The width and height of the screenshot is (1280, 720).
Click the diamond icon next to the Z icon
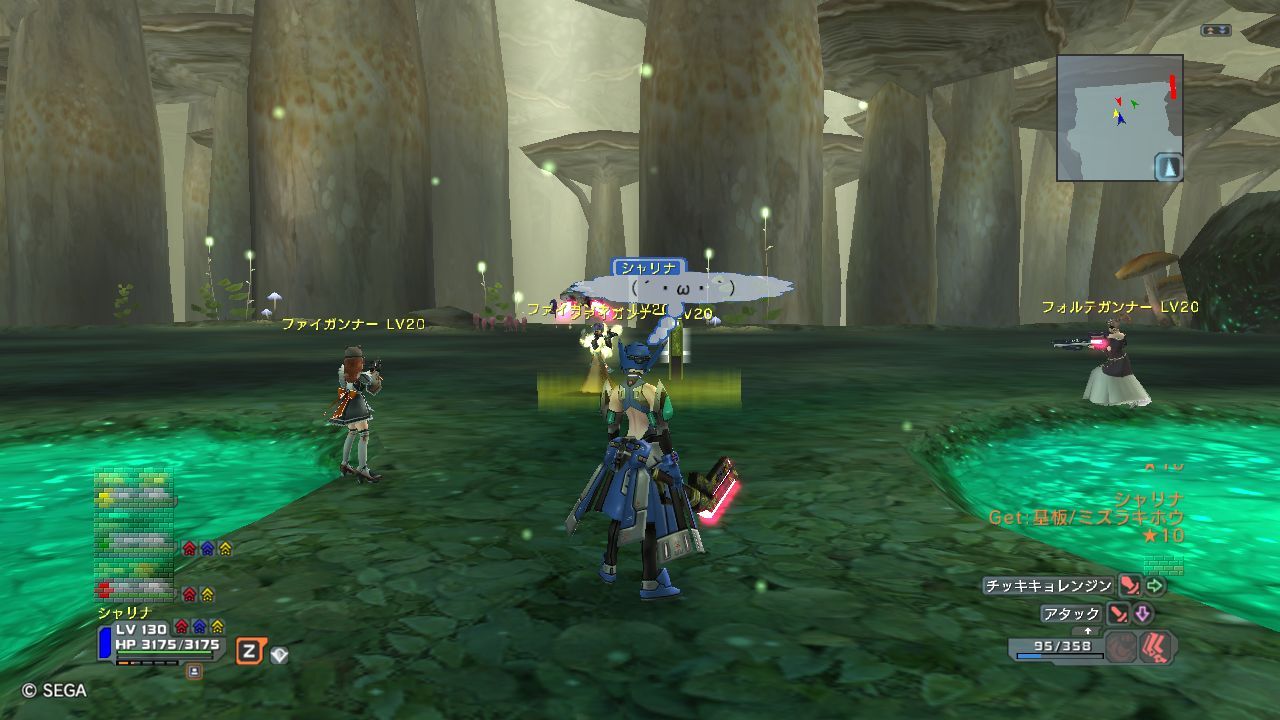tap(279, 655)
